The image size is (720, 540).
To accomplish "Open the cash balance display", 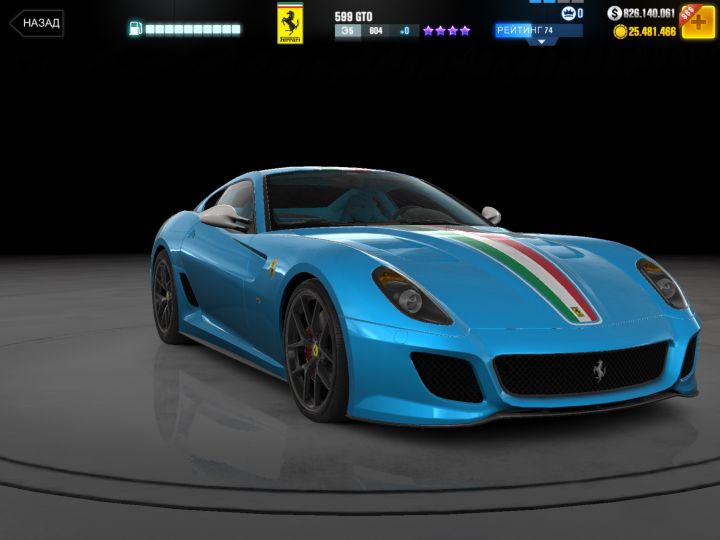I will tap(641, 13).
